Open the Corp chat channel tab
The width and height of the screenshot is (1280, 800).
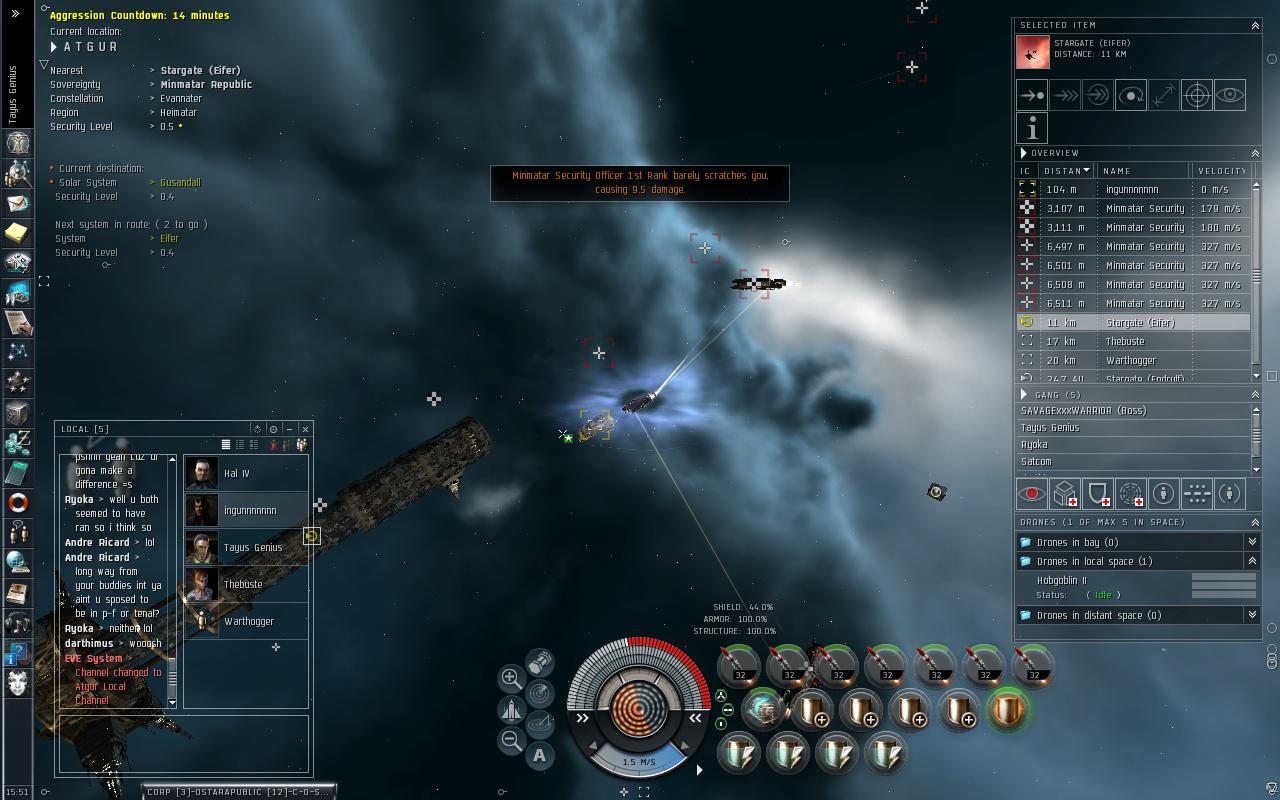click(x=236, y=791)
